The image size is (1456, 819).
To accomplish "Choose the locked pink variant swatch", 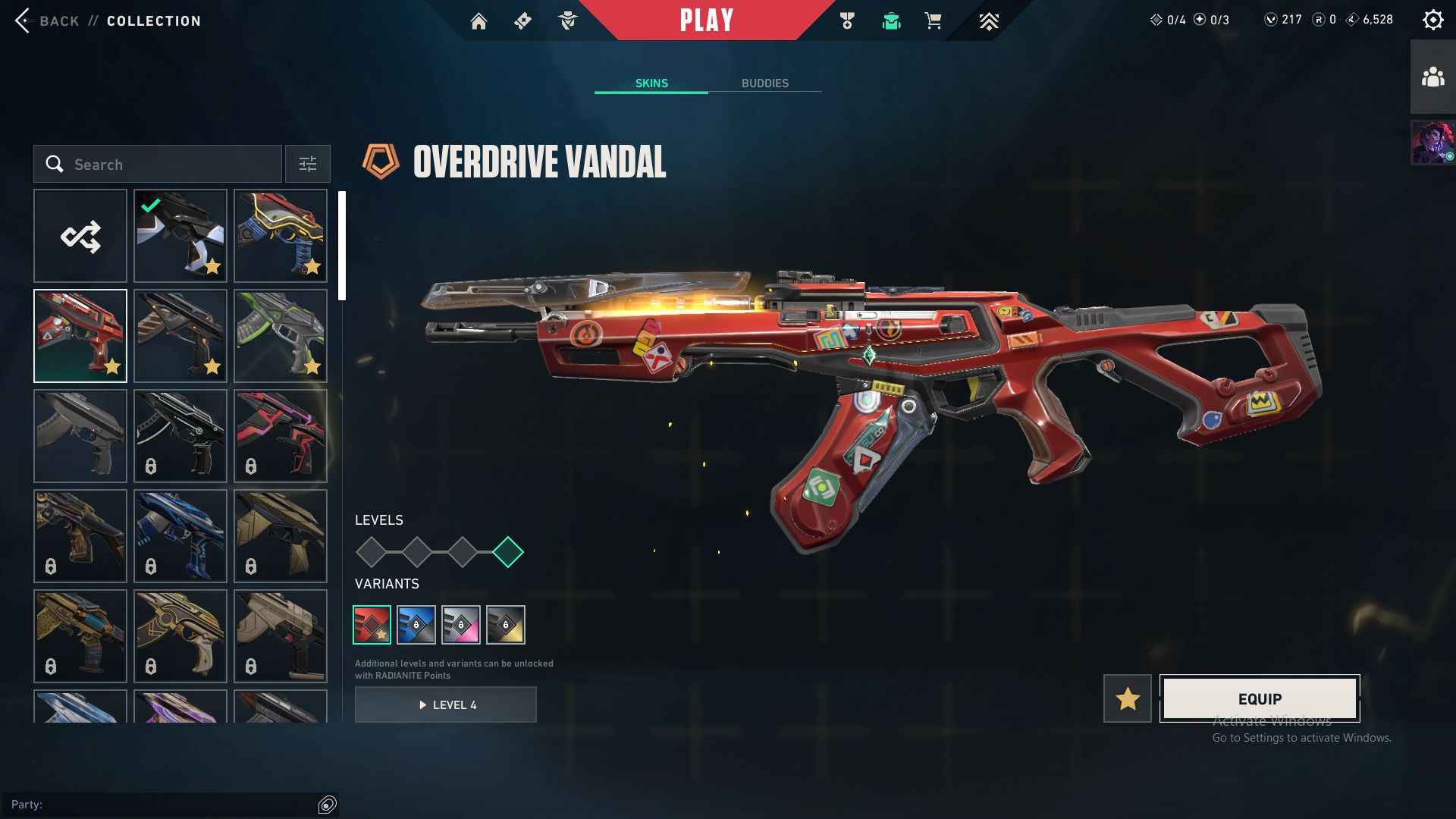I will [461, 624].
